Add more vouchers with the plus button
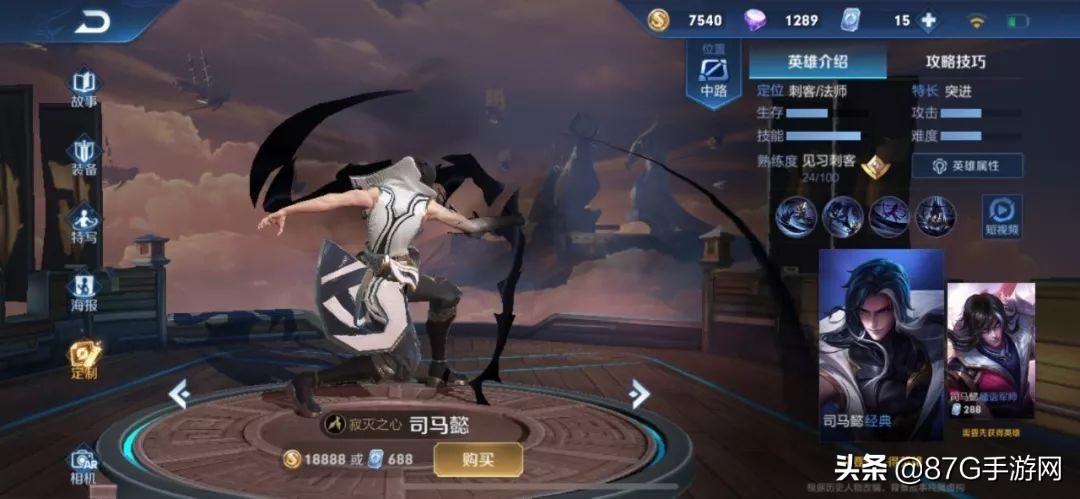 coord(929,20)
